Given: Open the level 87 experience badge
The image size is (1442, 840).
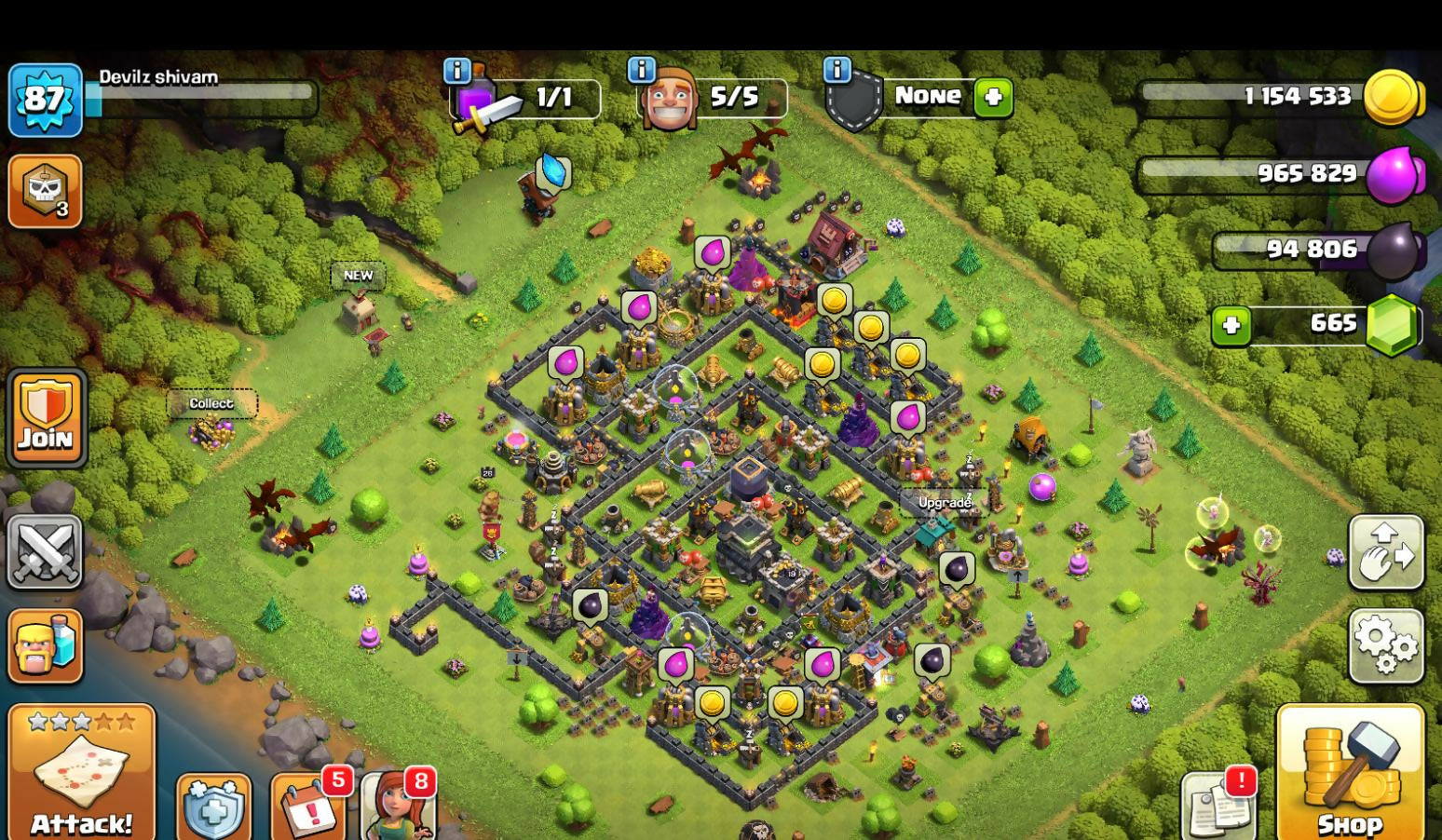Looking at the screenshot, I should [x=44, y=99].
